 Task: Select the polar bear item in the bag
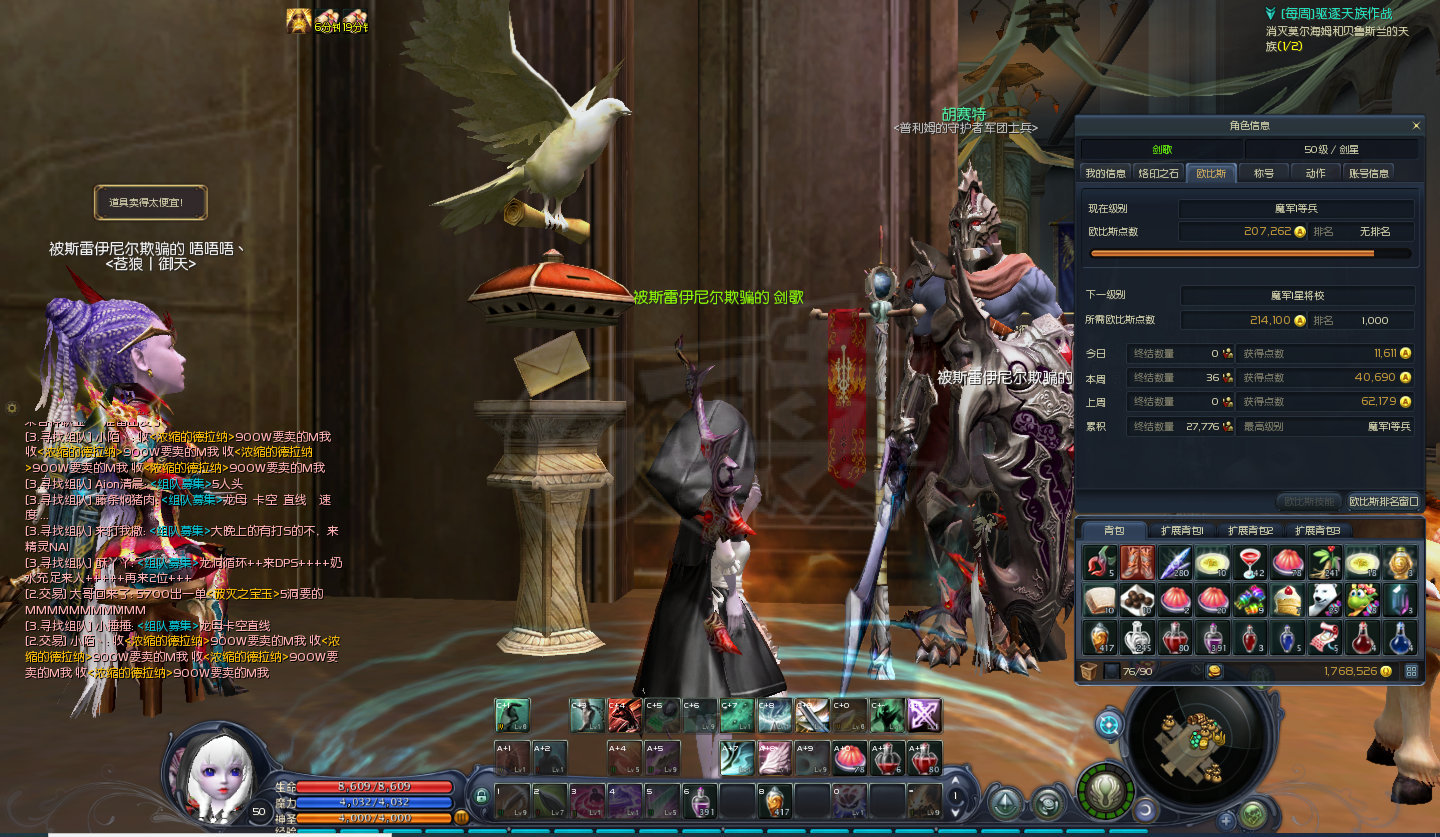pyautogui.click(x=1325, y=600)
